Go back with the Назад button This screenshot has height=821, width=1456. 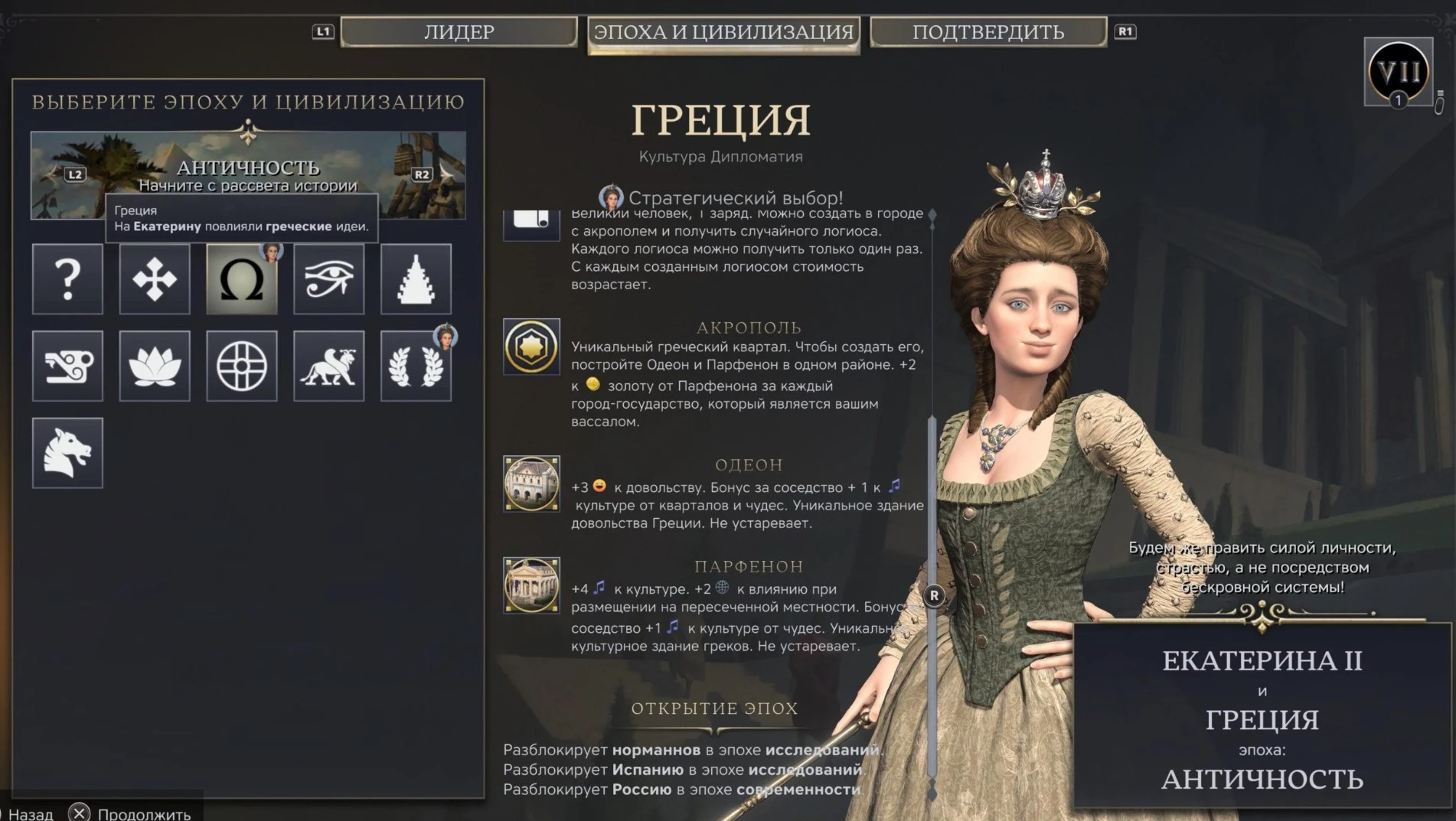31,813
